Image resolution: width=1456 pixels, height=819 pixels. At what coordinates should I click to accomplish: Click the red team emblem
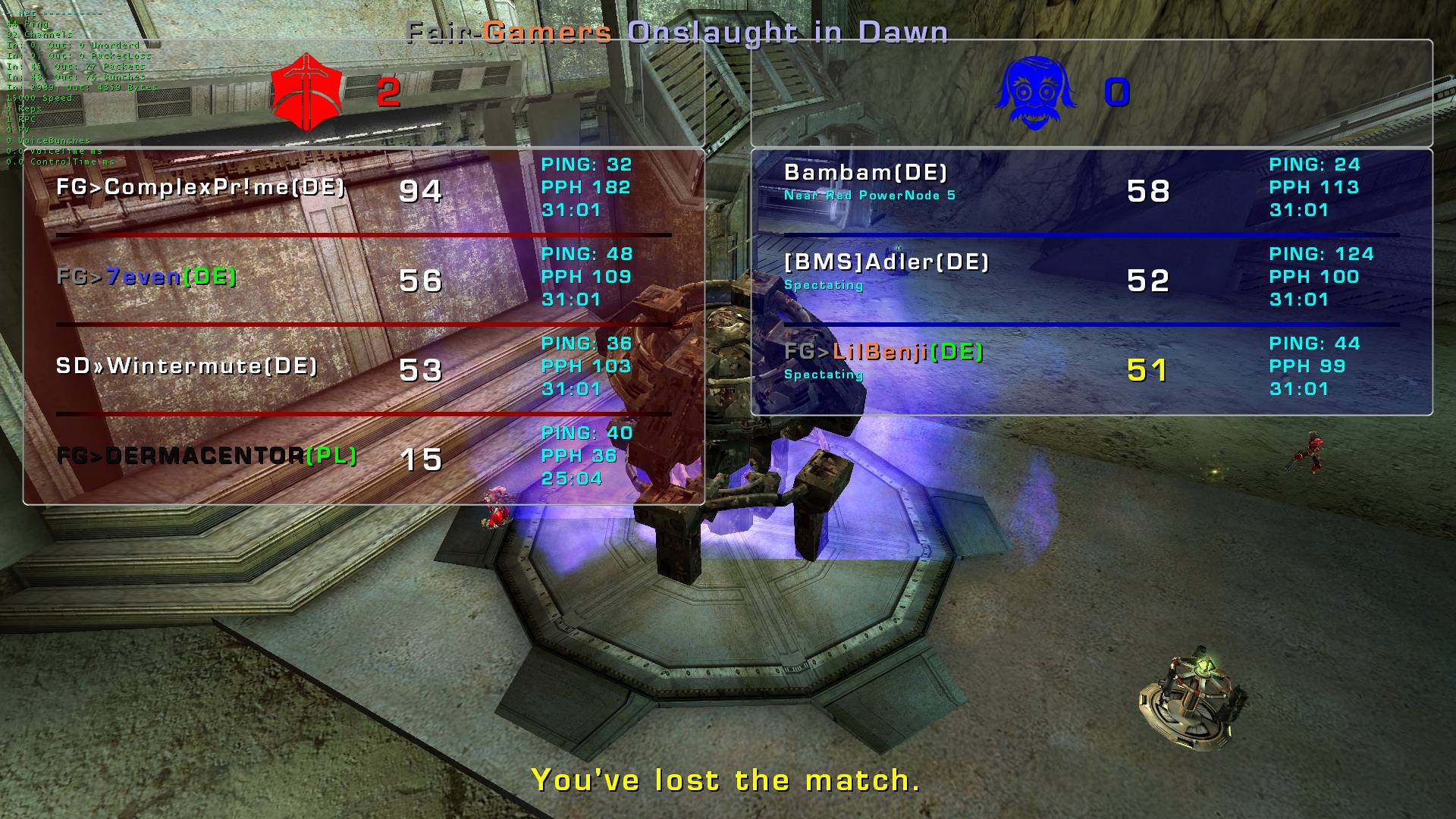click(x=306, y=93)
